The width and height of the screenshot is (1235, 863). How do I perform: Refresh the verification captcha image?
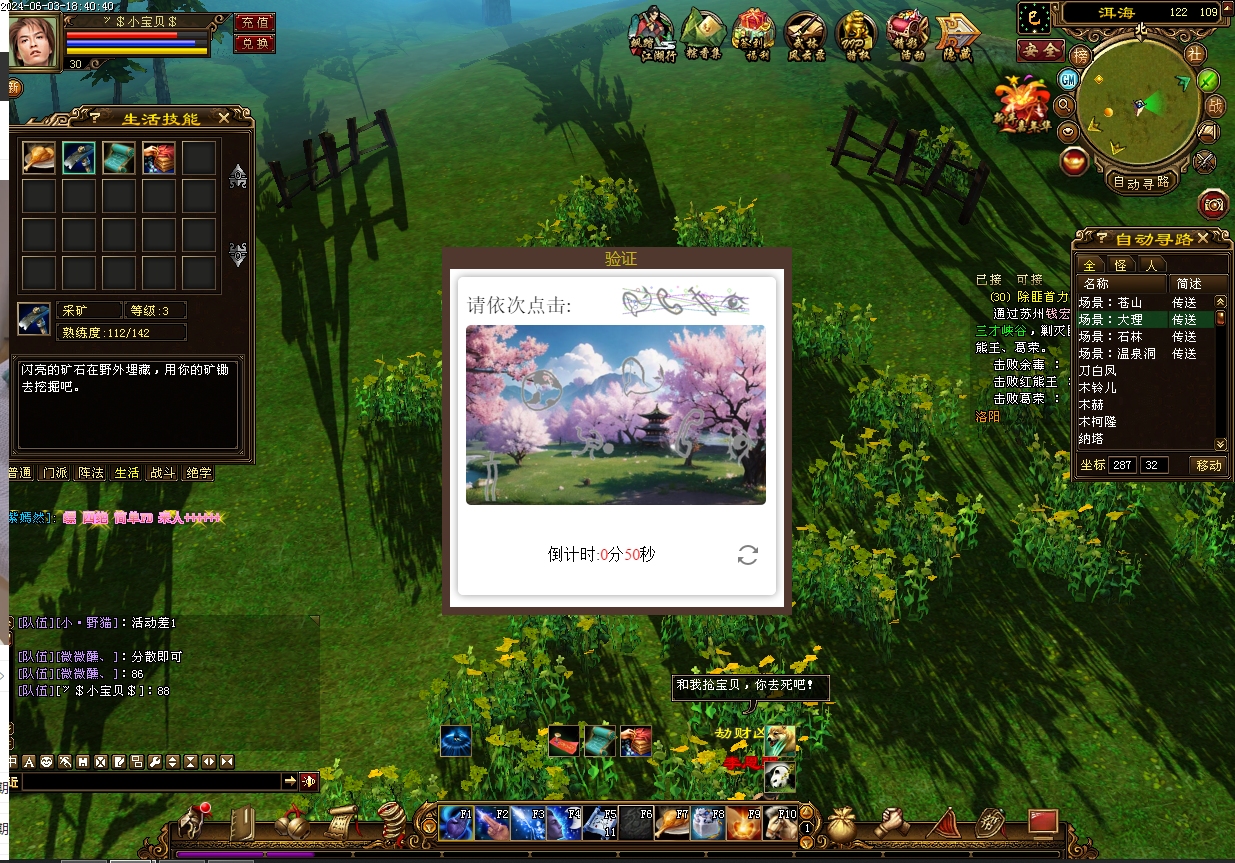747,555
